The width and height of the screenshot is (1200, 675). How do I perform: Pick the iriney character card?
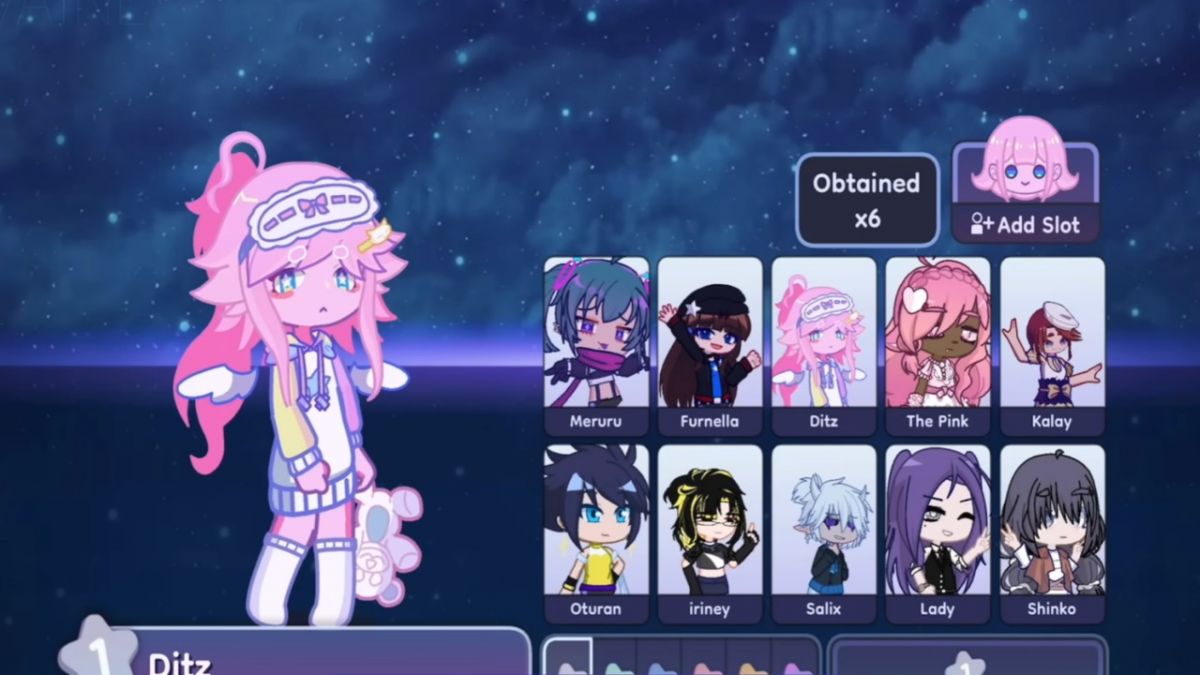tap(710, 533)
